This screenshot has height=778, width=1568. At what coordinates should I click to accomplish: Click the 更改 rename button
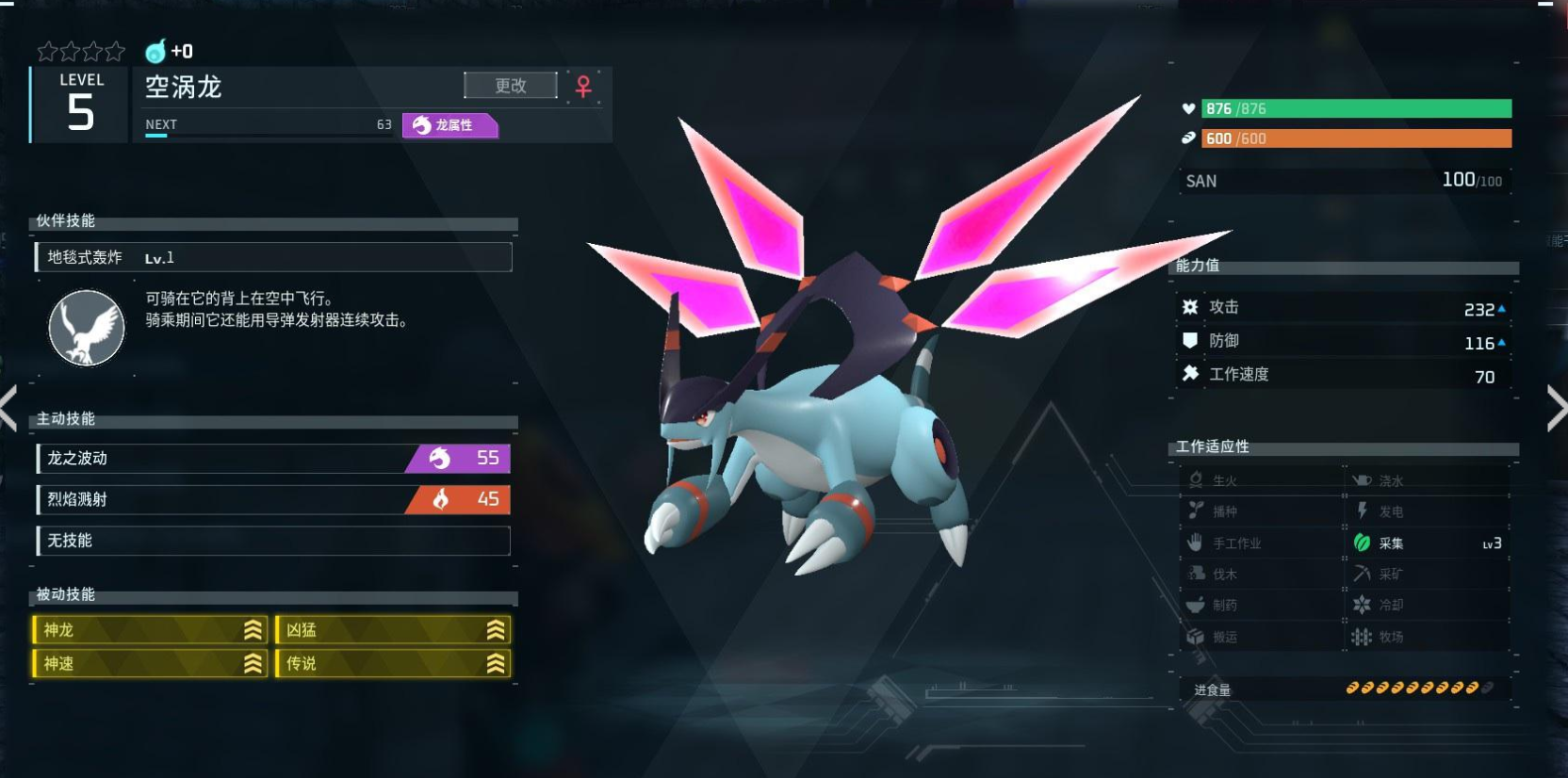pyautogui.click(x=510, y=86)
